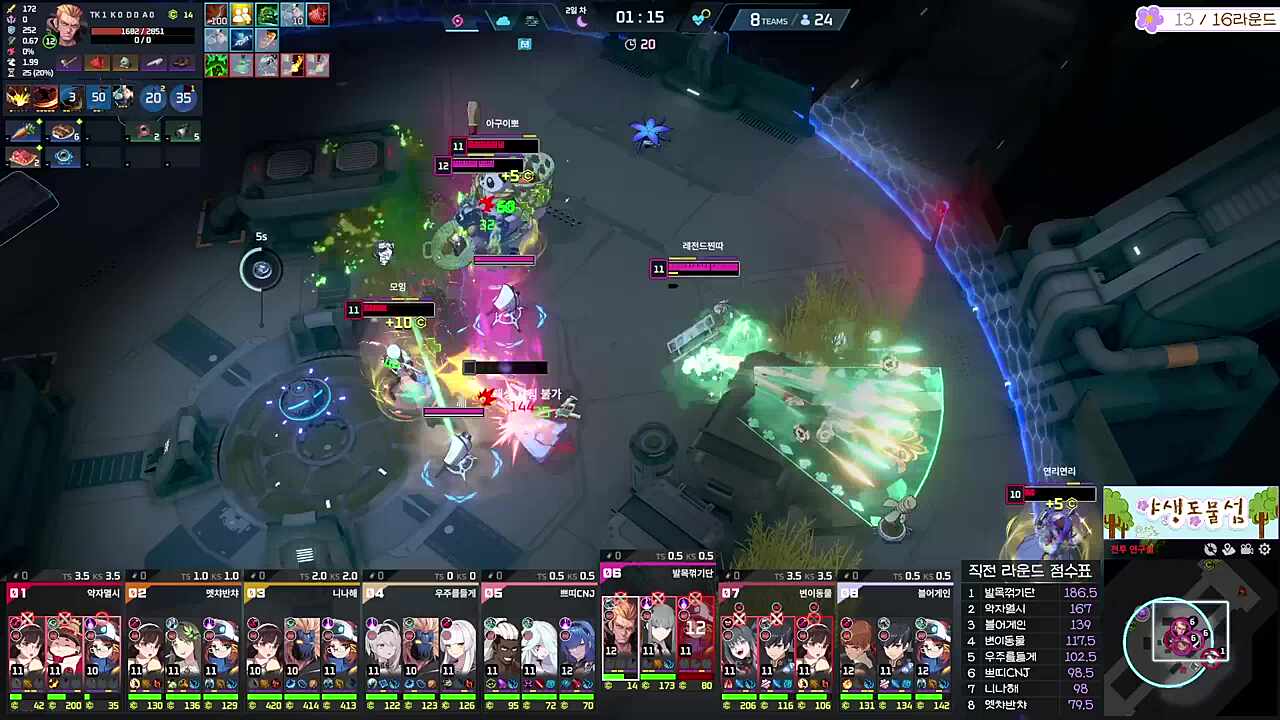The width and height of the screenshot is (1280, 720).
Task: Select team 02 멧치반챠 panel
Action: click(x=183, y=640)
